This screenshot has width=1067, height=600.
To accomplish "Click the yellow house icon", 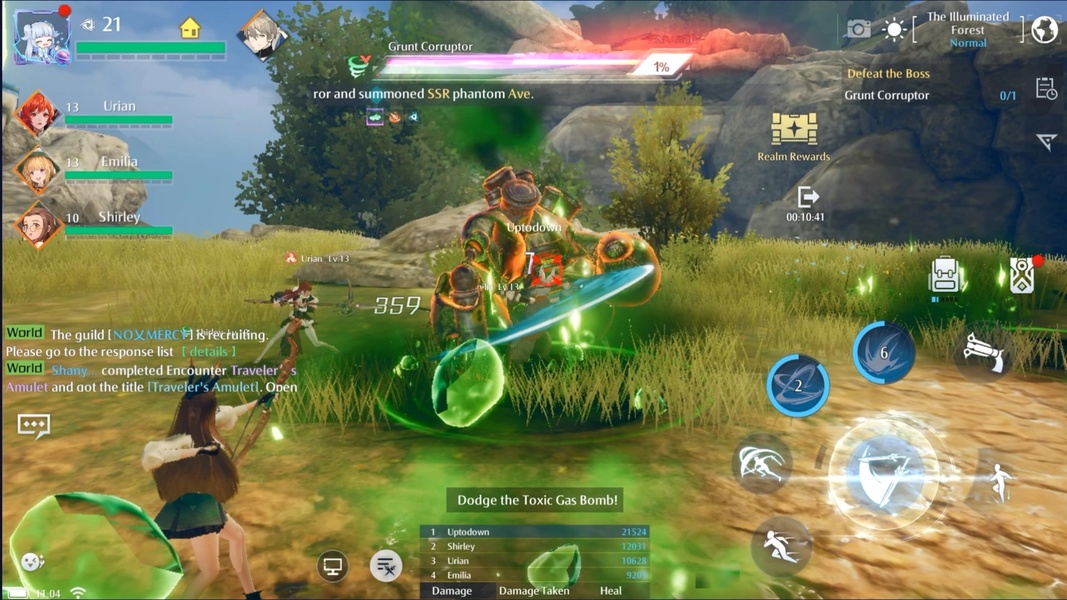I will 190,28.
